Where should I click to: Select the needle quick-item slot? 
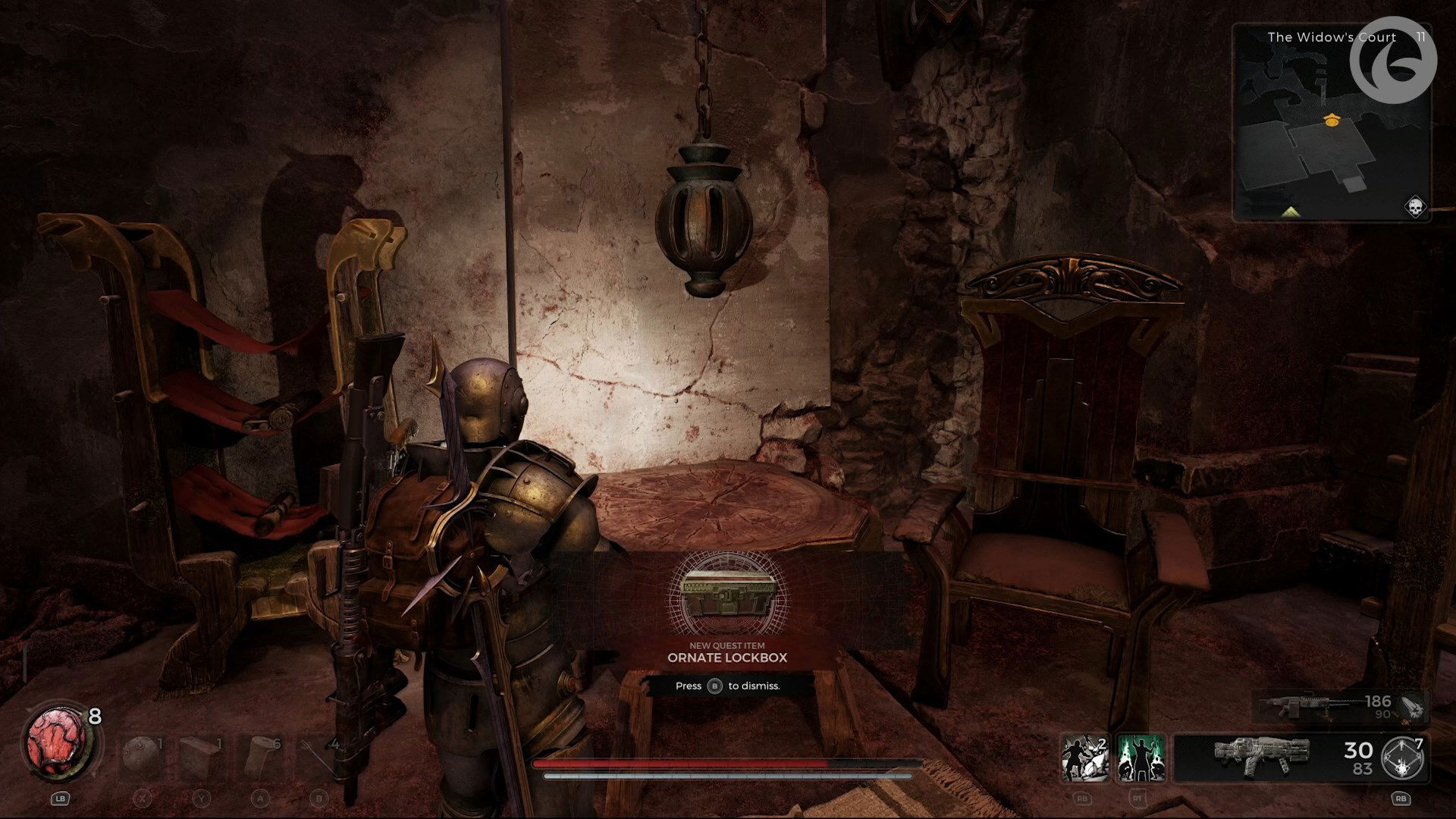[x=318, y=756]
